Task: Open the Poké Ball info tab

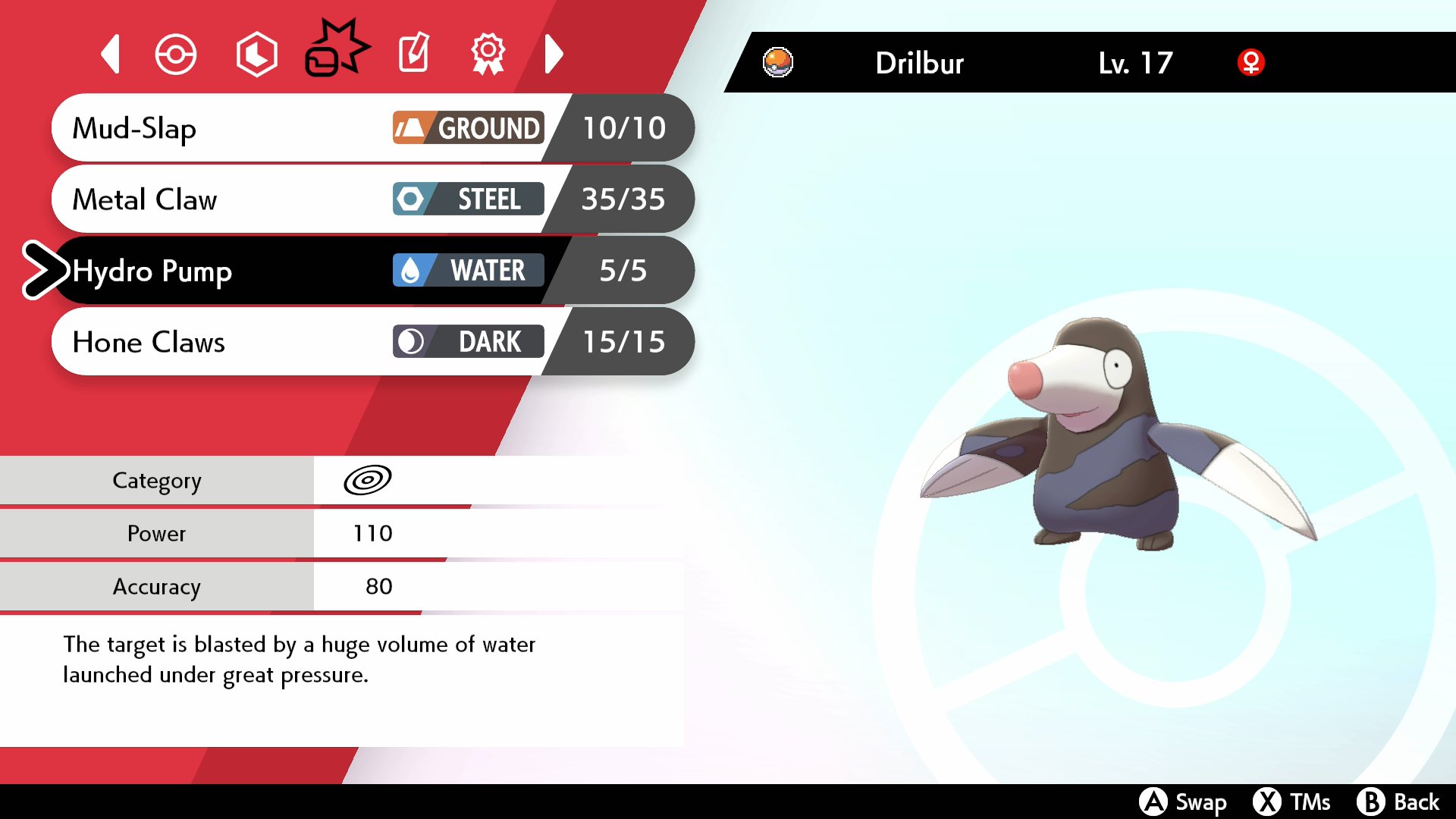Action: click(176, 55)
